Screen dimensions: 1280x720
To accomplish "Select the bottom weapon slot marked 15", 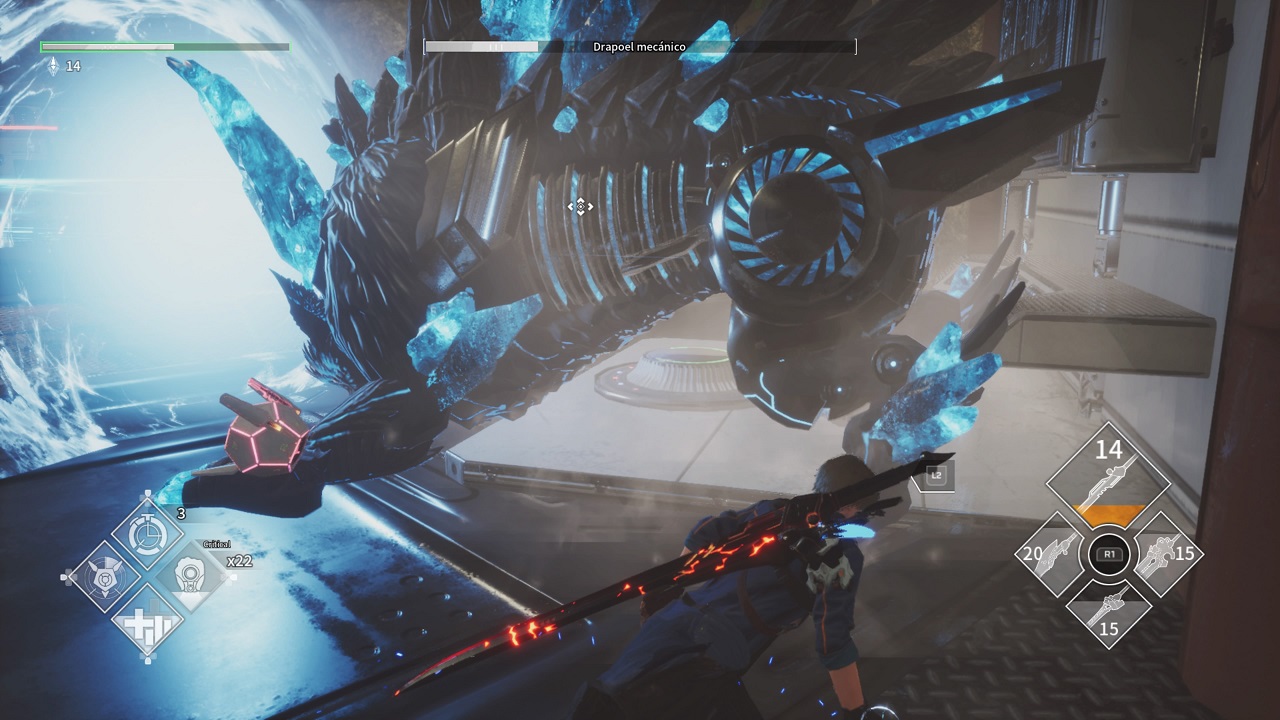I will (1108, 612).
